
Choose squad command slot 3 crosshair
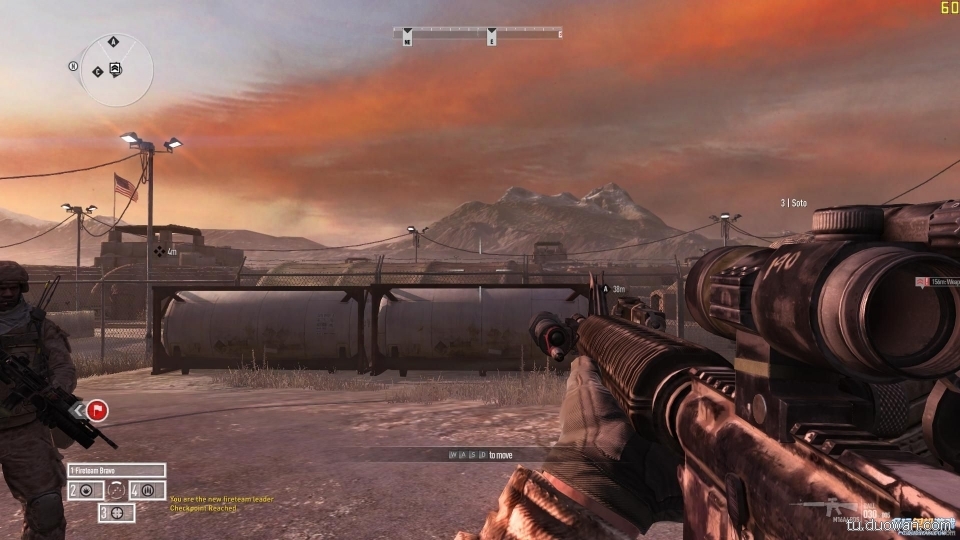(119, 512)
